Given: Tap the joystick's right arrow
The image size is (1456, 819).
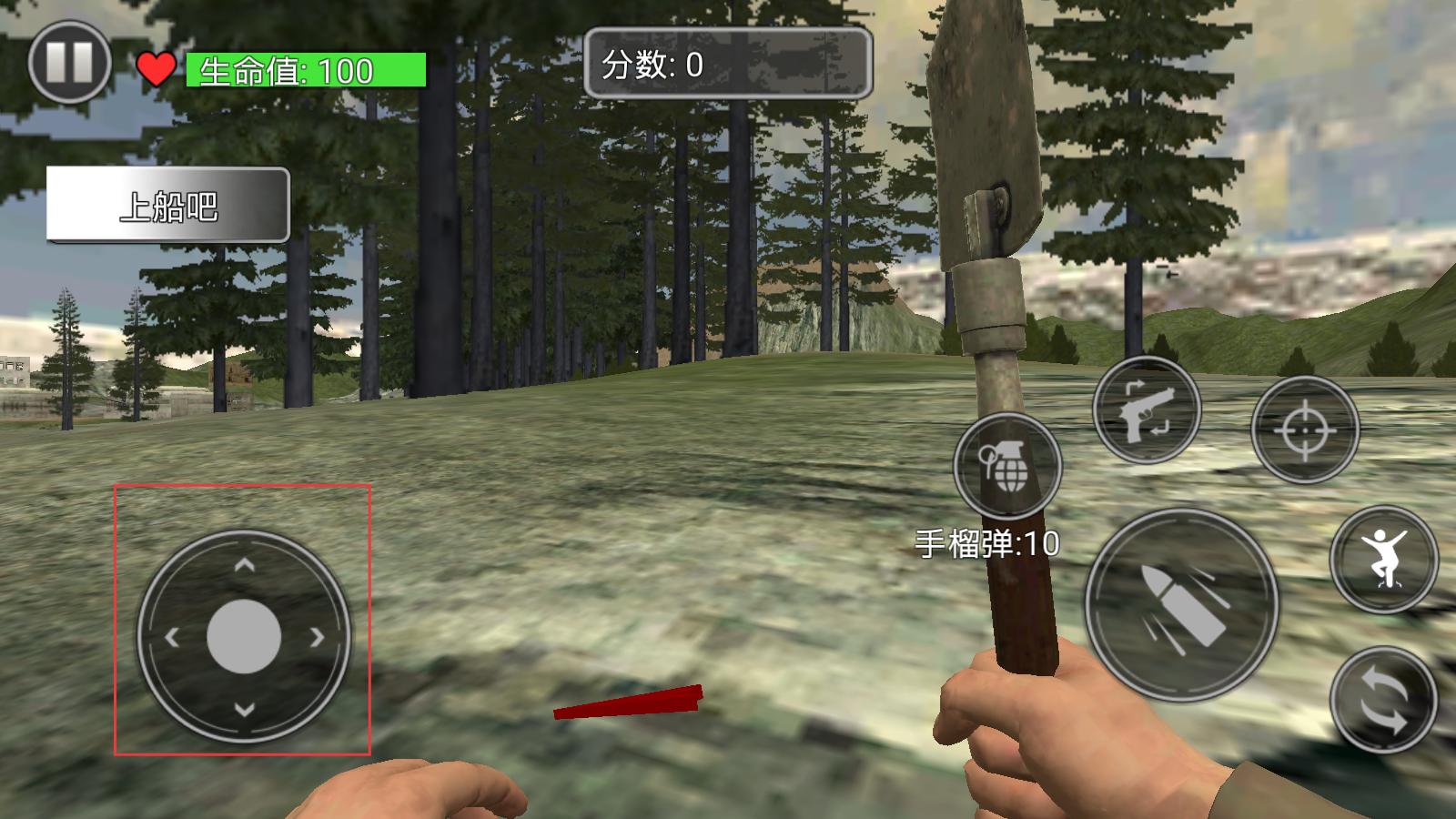Looking at the screenshot, I should coord(317,638).
